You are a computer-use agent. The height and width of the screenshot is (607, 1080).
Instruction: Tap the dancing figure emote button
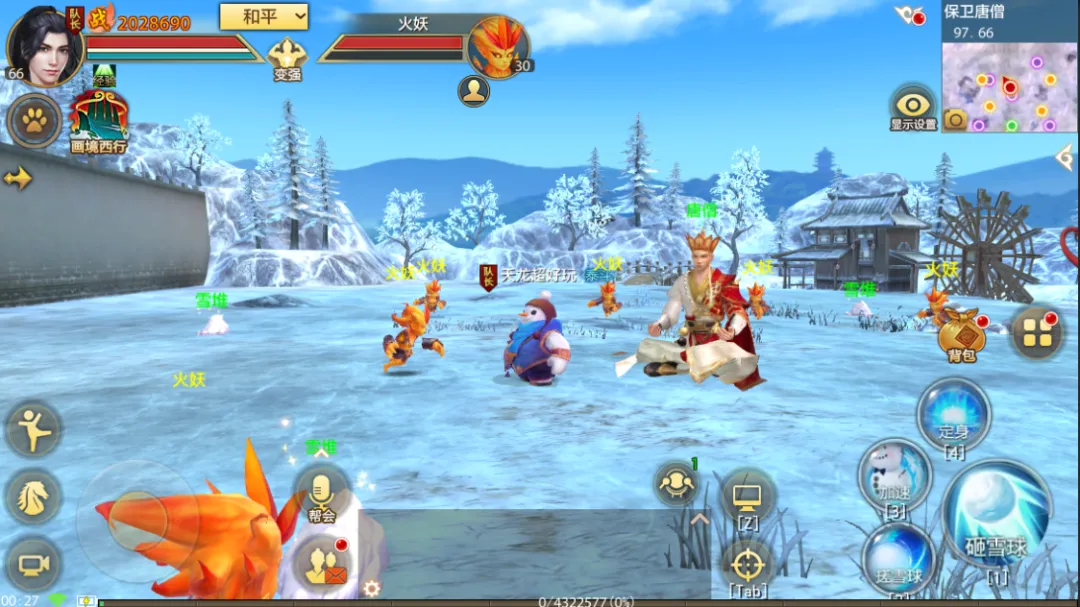[x=34, y=428]
